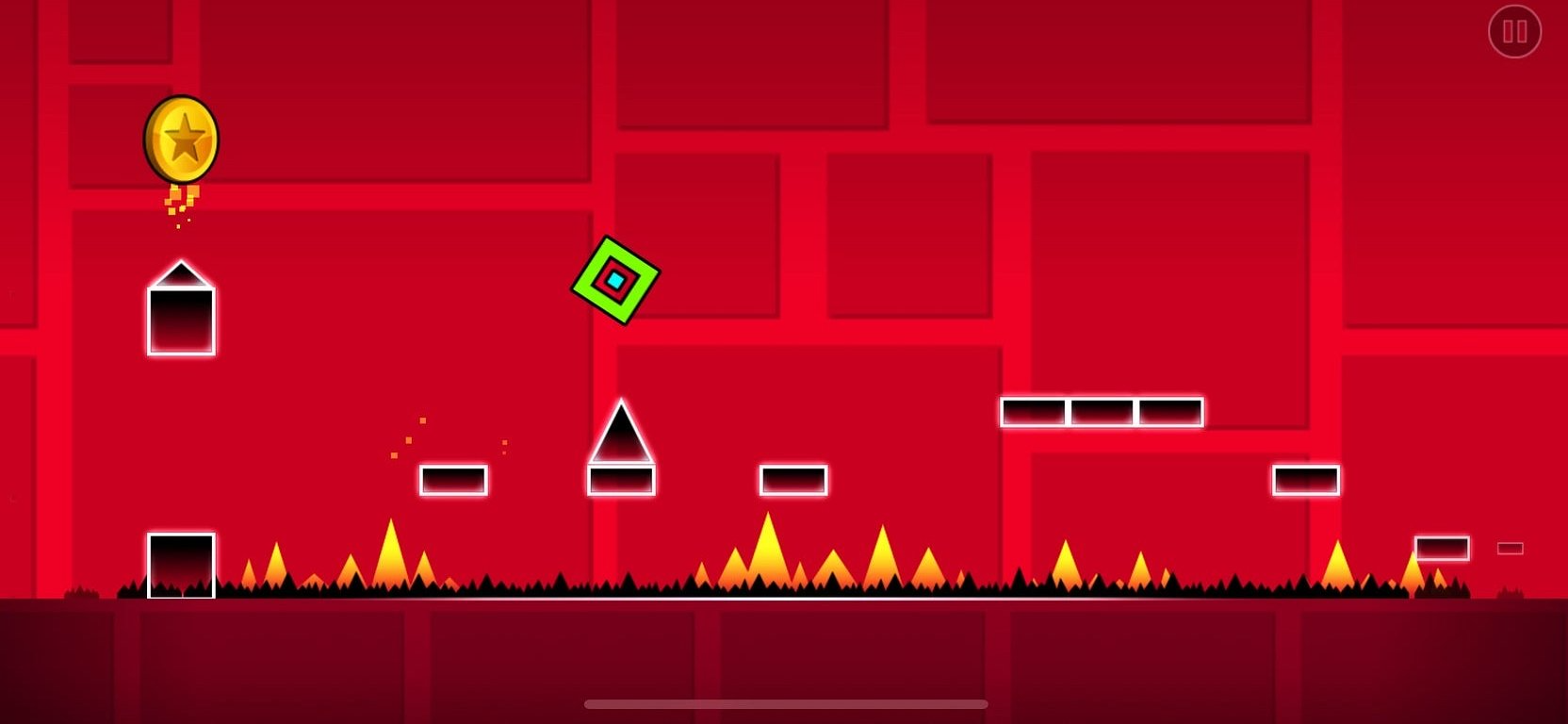Tap the pause icon in top right corner
This screenshot has height=724, width=1568.
(1515, 31)
